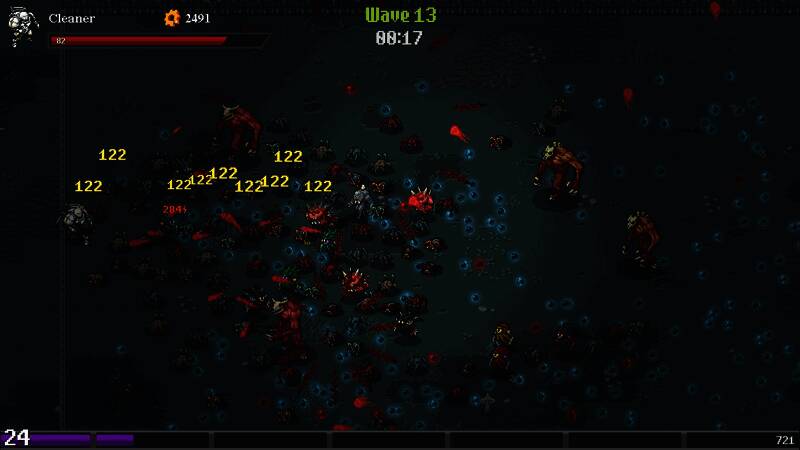800x450 pixels.
Task: Select the orange gear currency icon
Action: [x=171, y=17]
